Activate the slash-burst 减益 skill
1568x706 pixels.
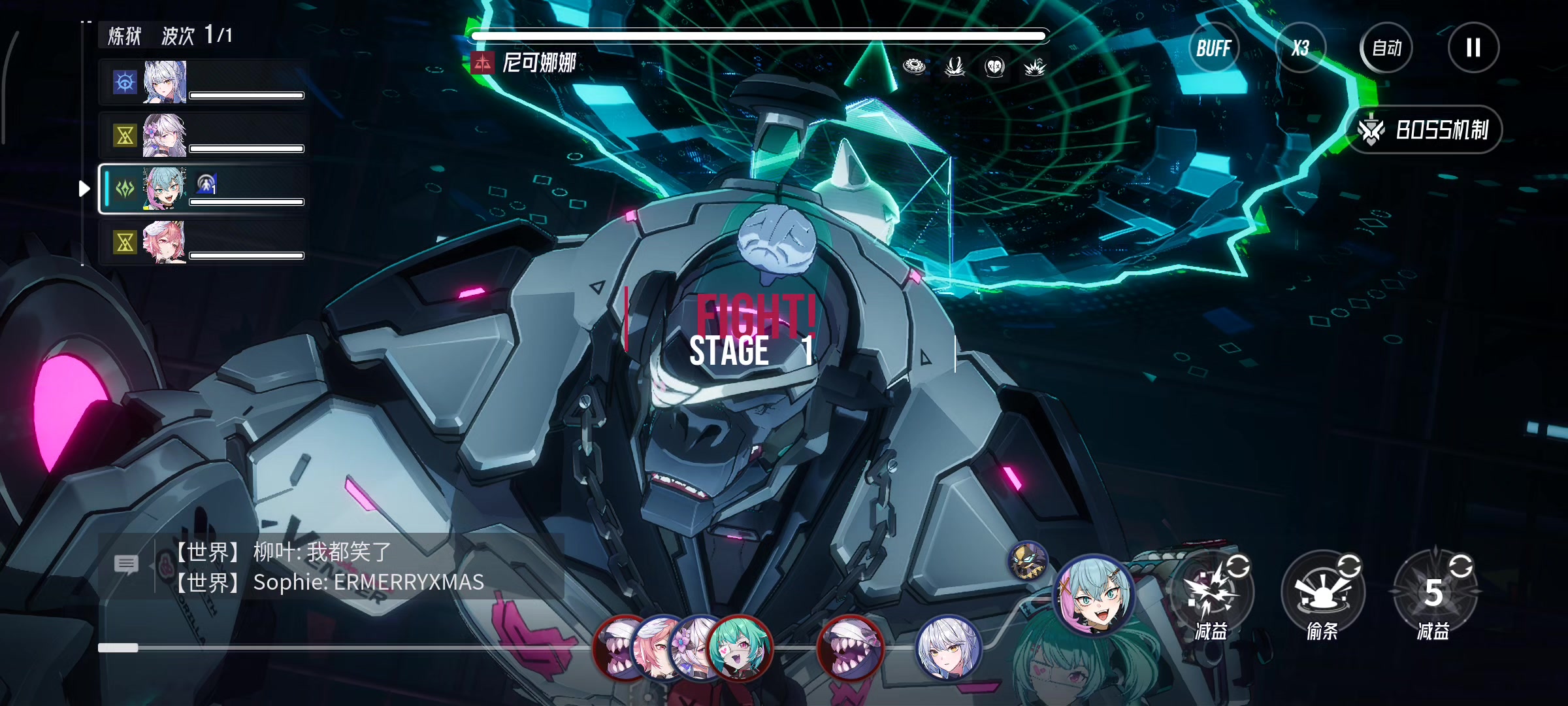1212,592
